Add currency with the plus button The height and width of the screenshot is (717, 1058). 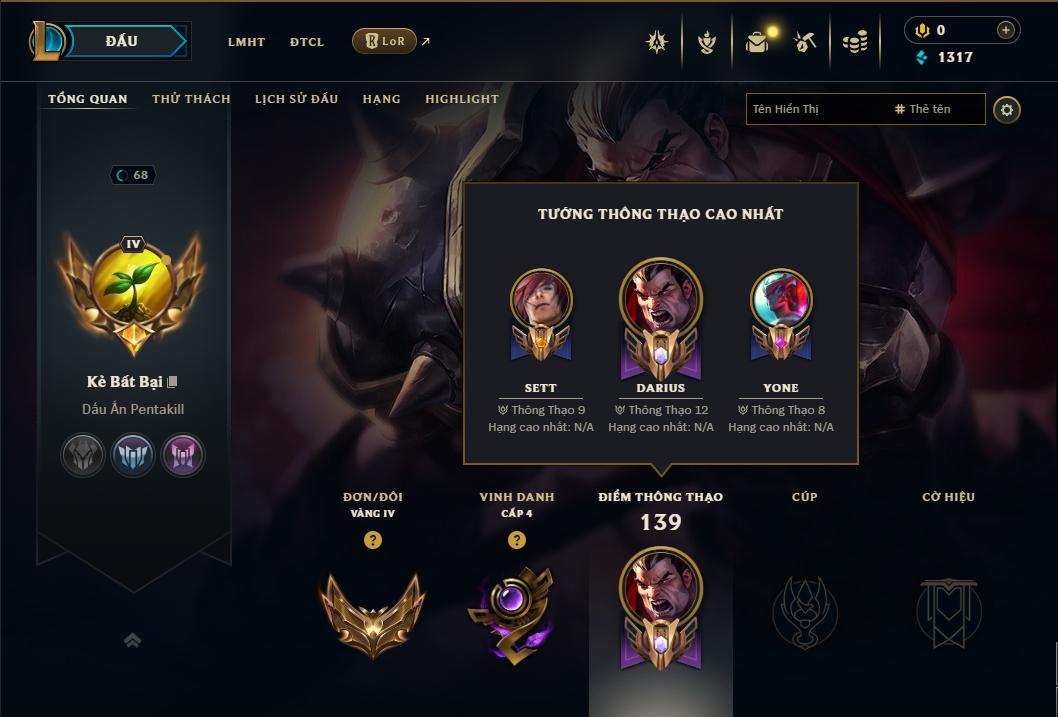(x=1005, y=30)
